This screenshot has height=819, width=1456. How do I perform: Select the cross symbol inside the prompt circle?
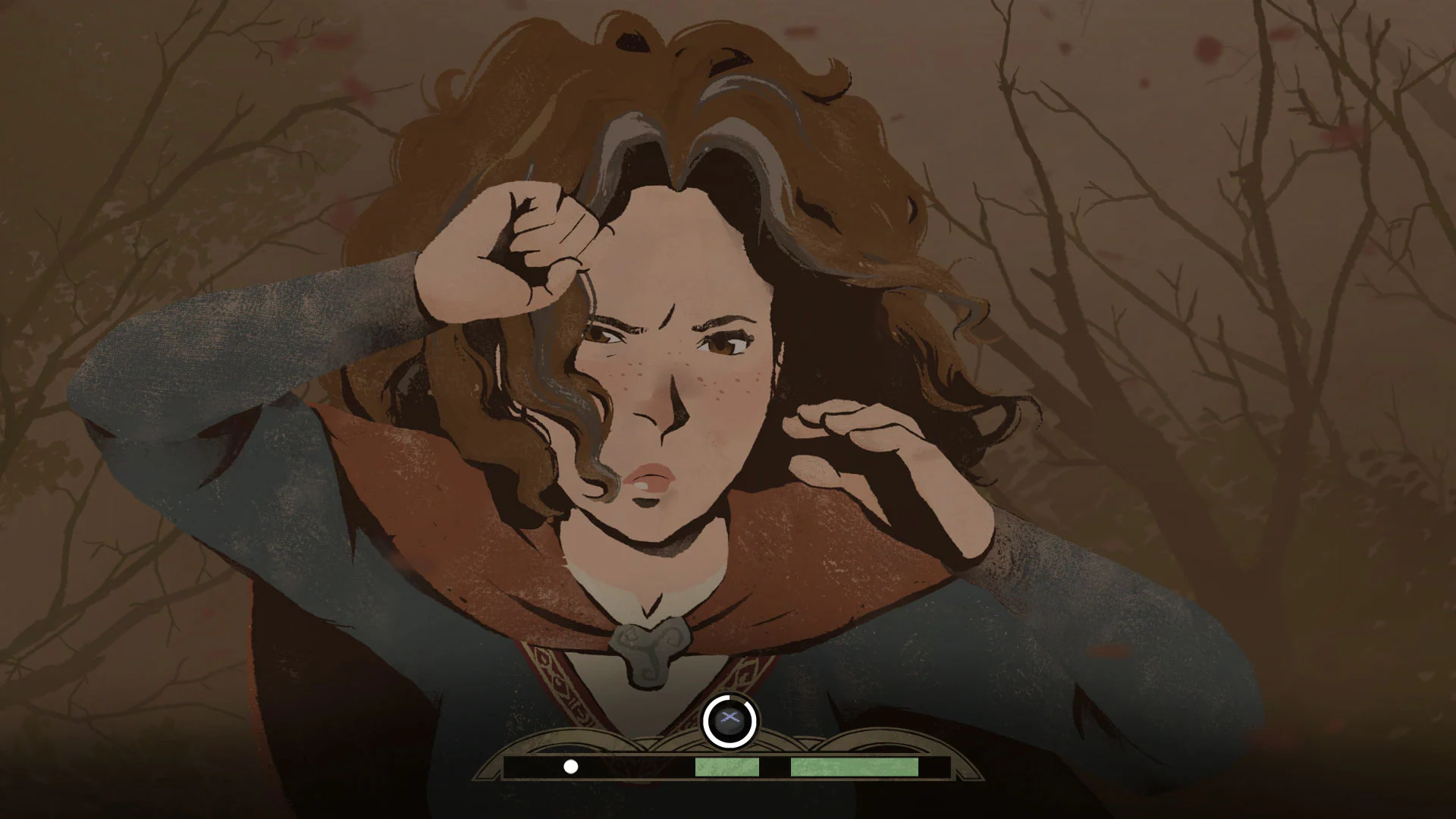[x=730, y=716]
